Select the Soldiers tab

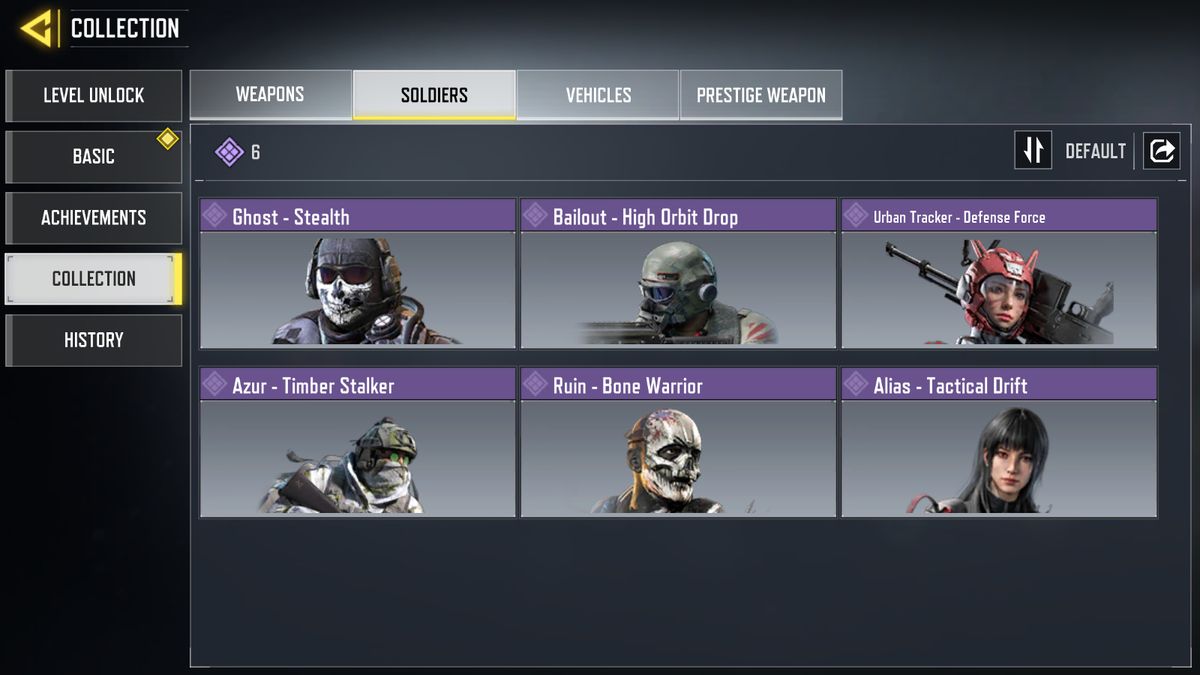[434, 95]
